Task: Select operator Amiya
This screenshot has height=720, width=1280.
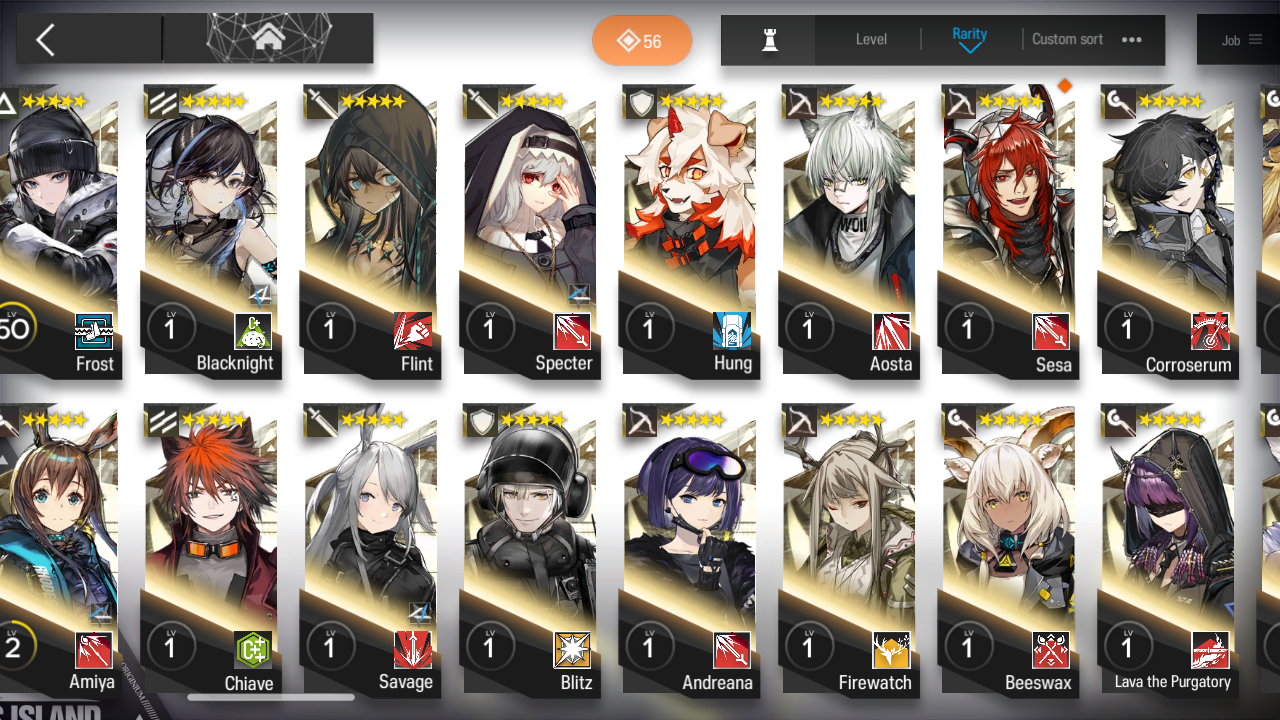Action: tap(60, 550)
